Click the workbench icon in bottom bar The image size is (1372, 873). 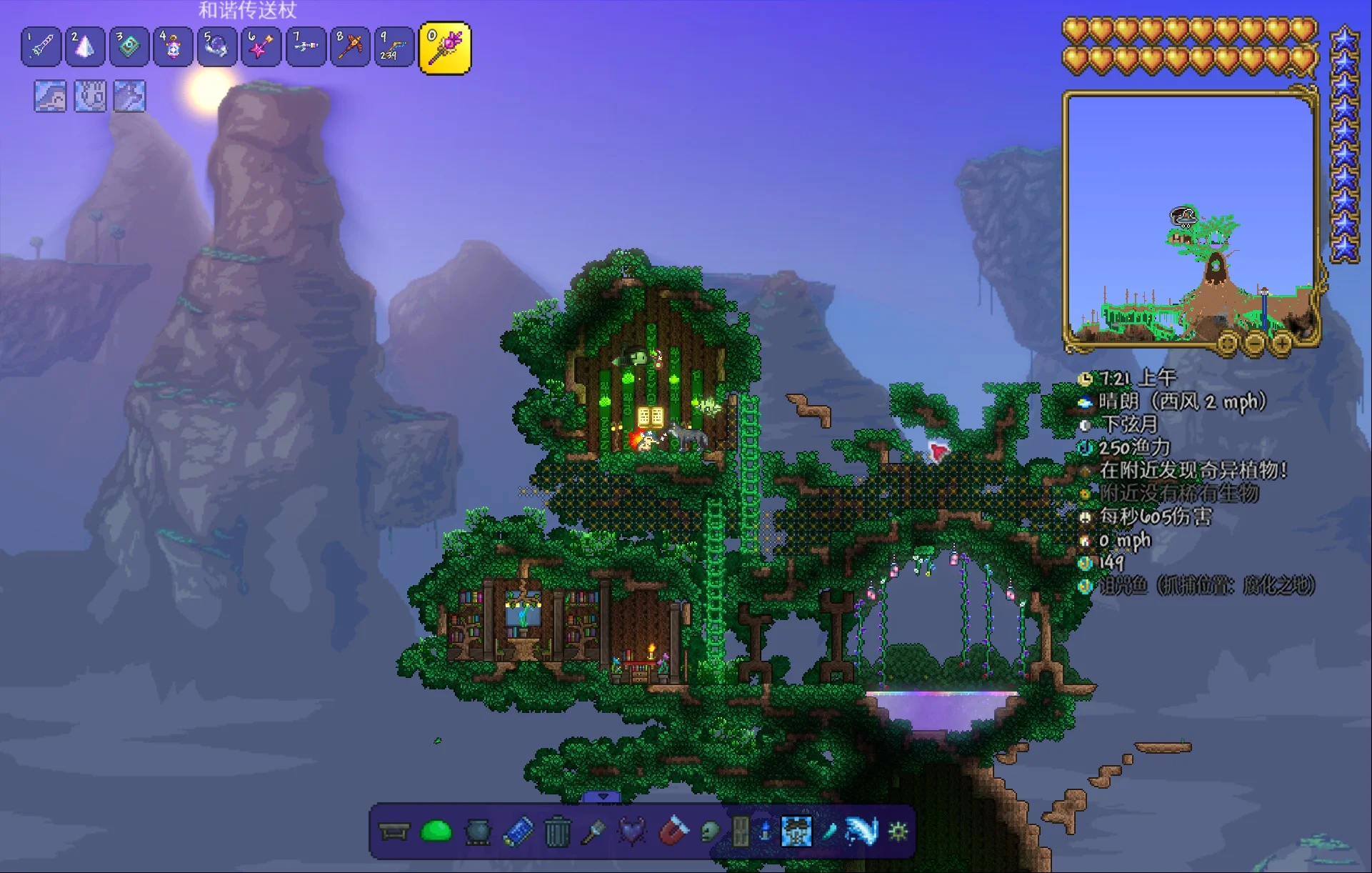click(x=394, y=832)
